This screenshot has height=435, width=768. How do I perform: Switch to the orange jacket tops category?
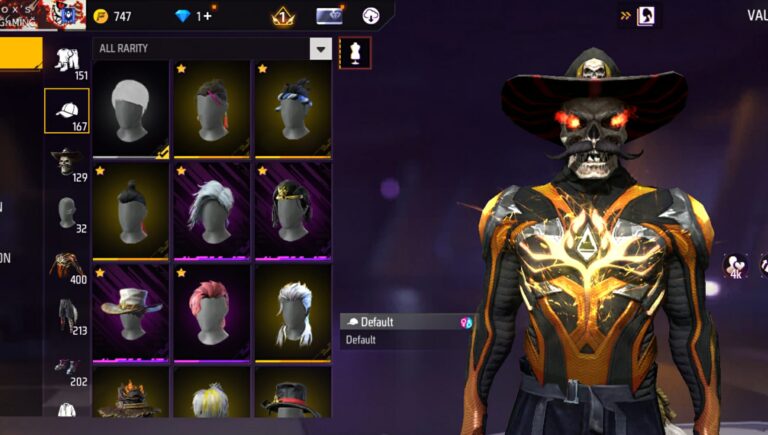(67, 265)
